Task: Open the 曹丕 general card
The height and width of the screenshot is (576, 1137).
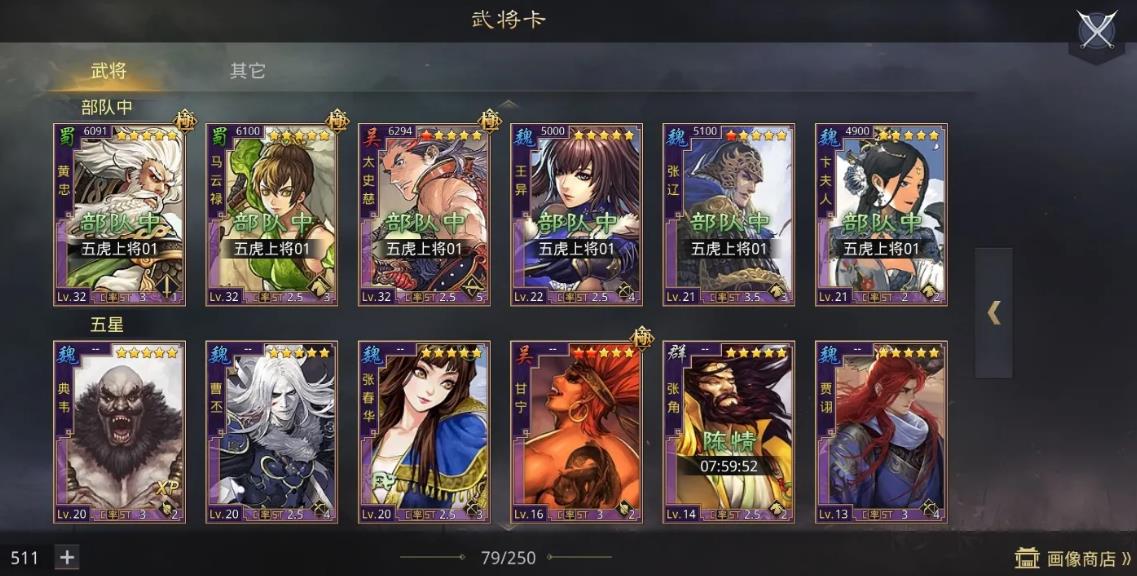Action: click(x=271, y=432)
